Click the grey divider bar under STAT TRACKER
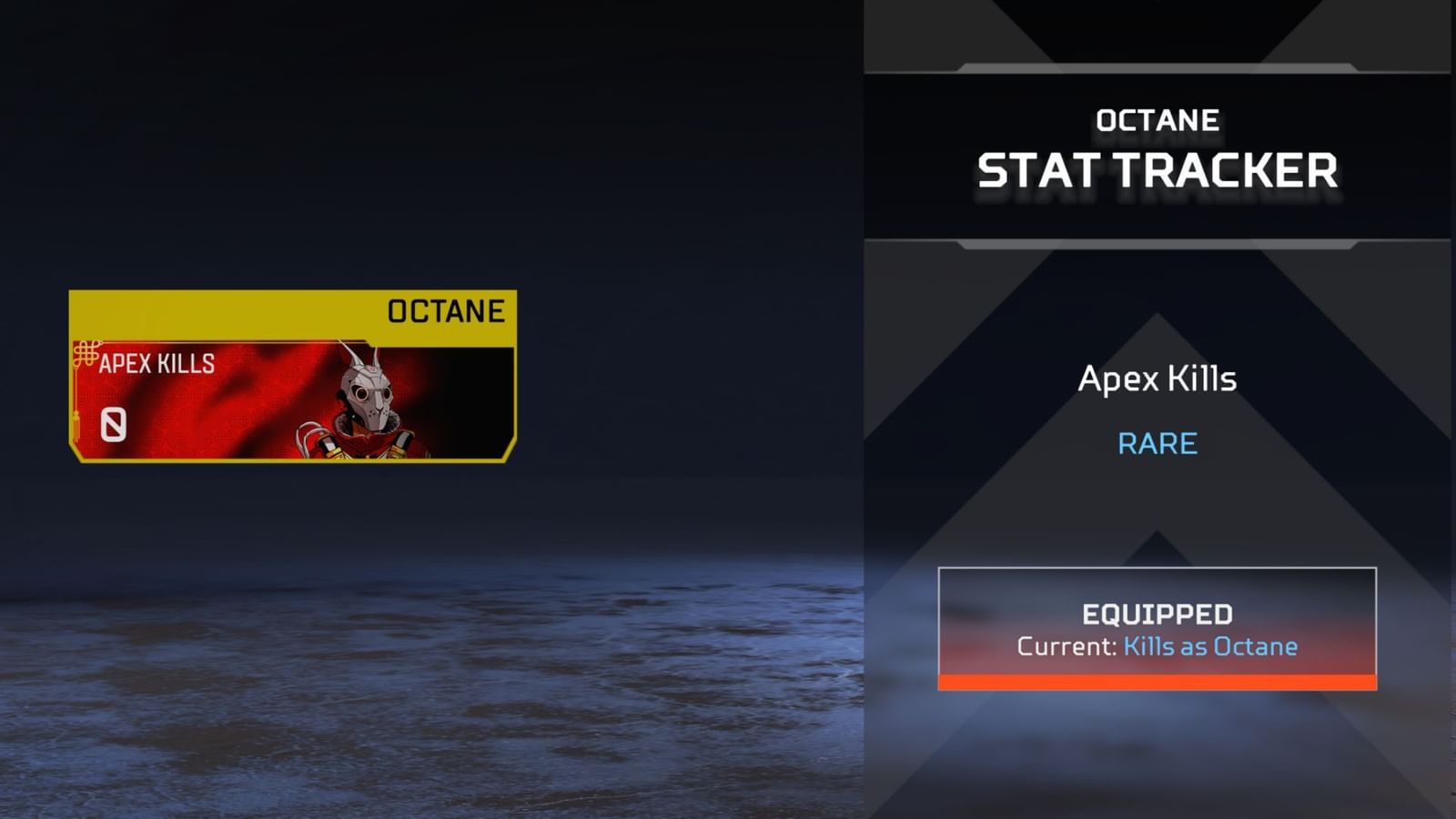1456x819 pixels. click(x=1154, y=243)
